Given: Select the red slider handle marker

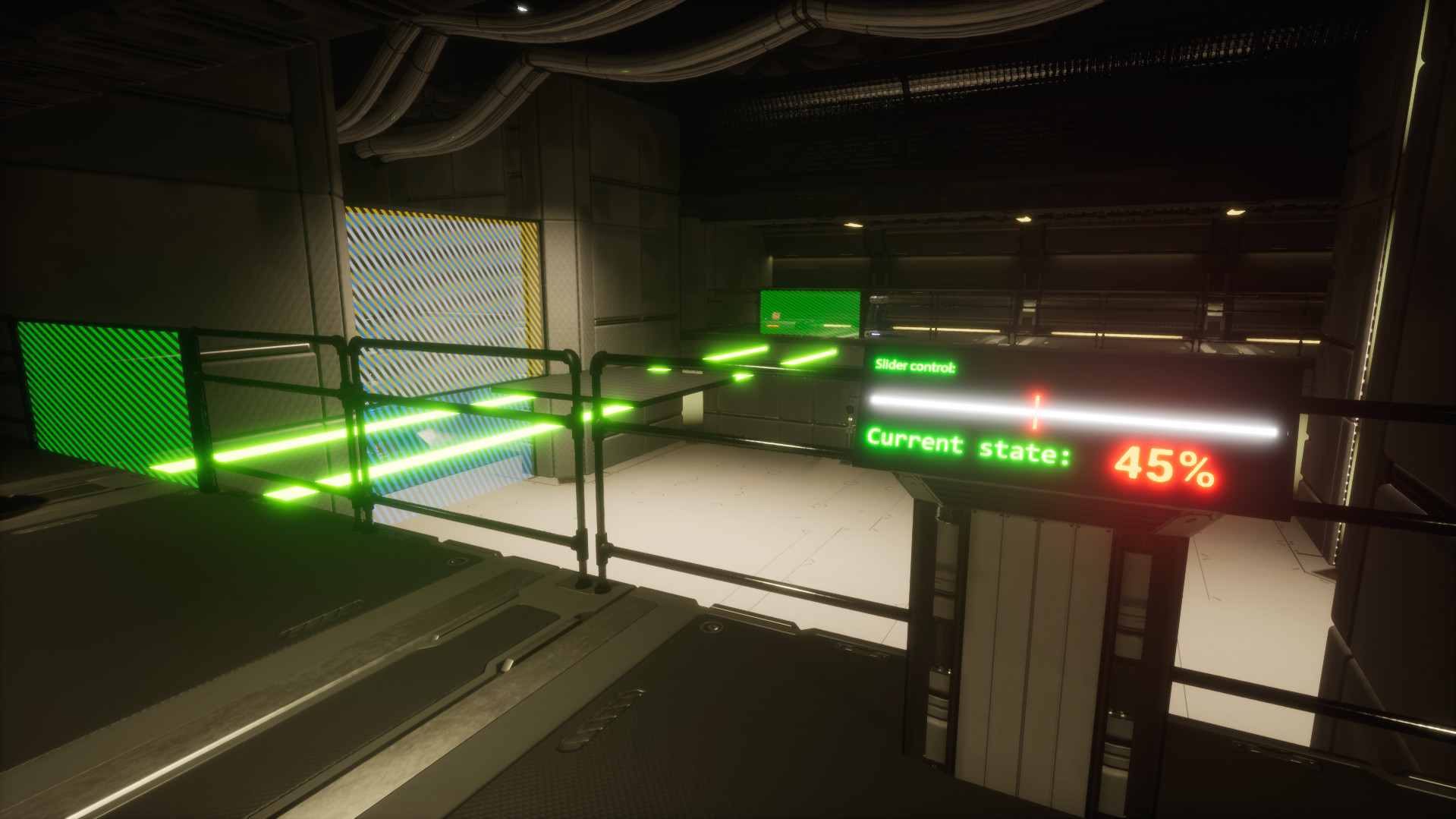Looking at the screenshot, I should (1037, 412).
